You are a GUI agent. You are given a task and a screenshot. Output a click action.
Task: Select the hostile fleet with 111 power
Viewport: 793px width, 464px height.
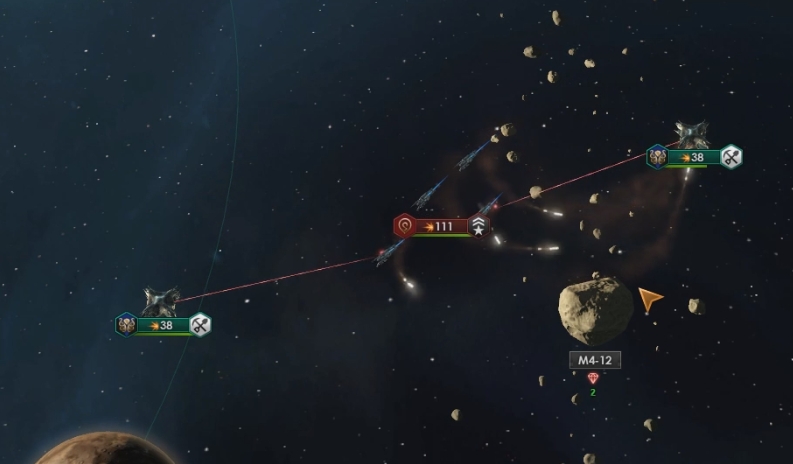click(x=437, y=227)
